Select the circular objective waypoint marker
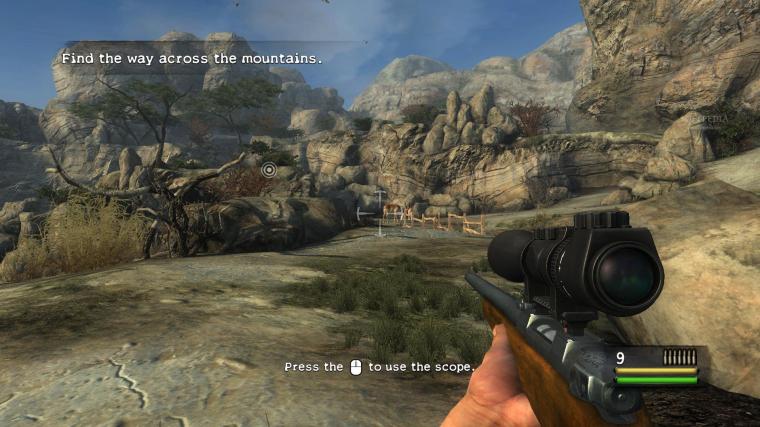 tap(268, 170)
